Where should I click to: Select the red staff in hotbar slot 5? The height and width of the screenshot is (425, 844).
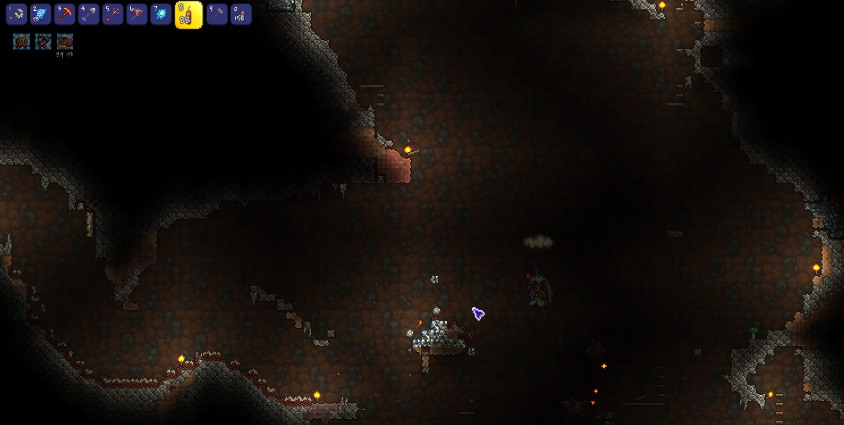tap(112, 14)
